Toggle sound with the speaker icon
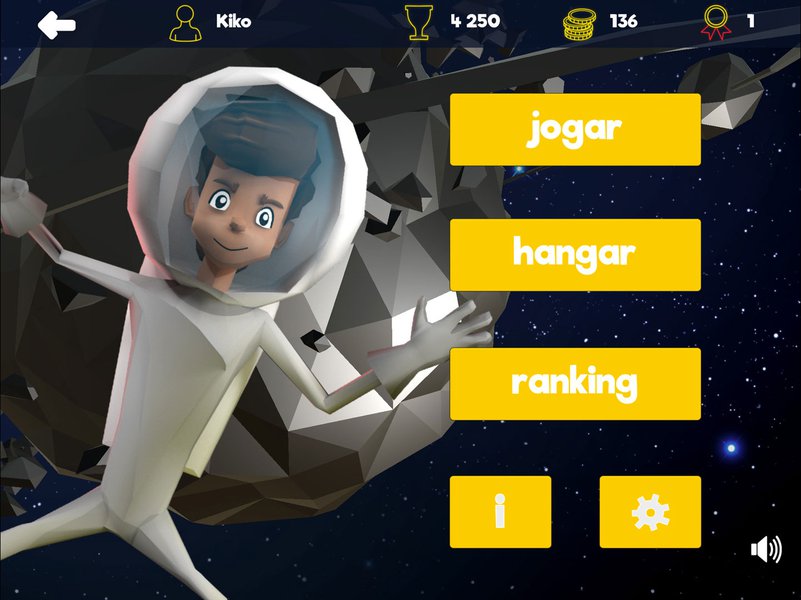Viewport: 801px width, 600px height. click(766, 549)
